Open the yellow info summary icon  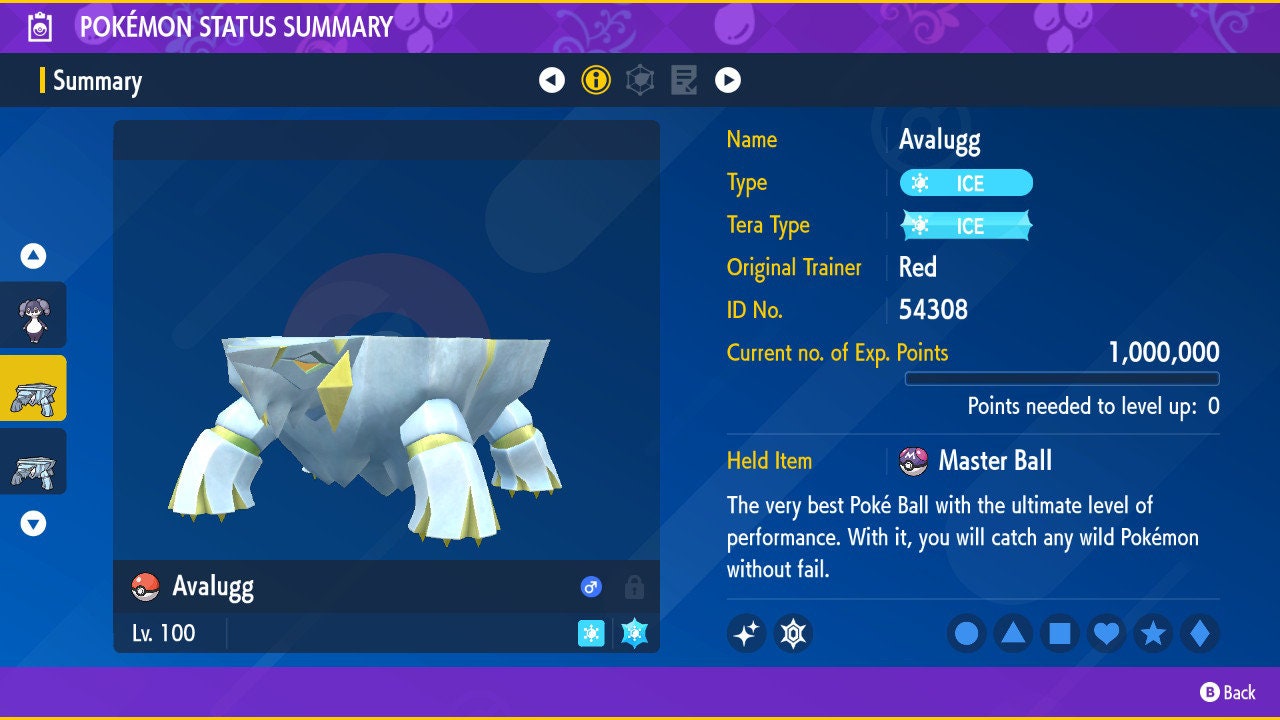click(596, 80)
